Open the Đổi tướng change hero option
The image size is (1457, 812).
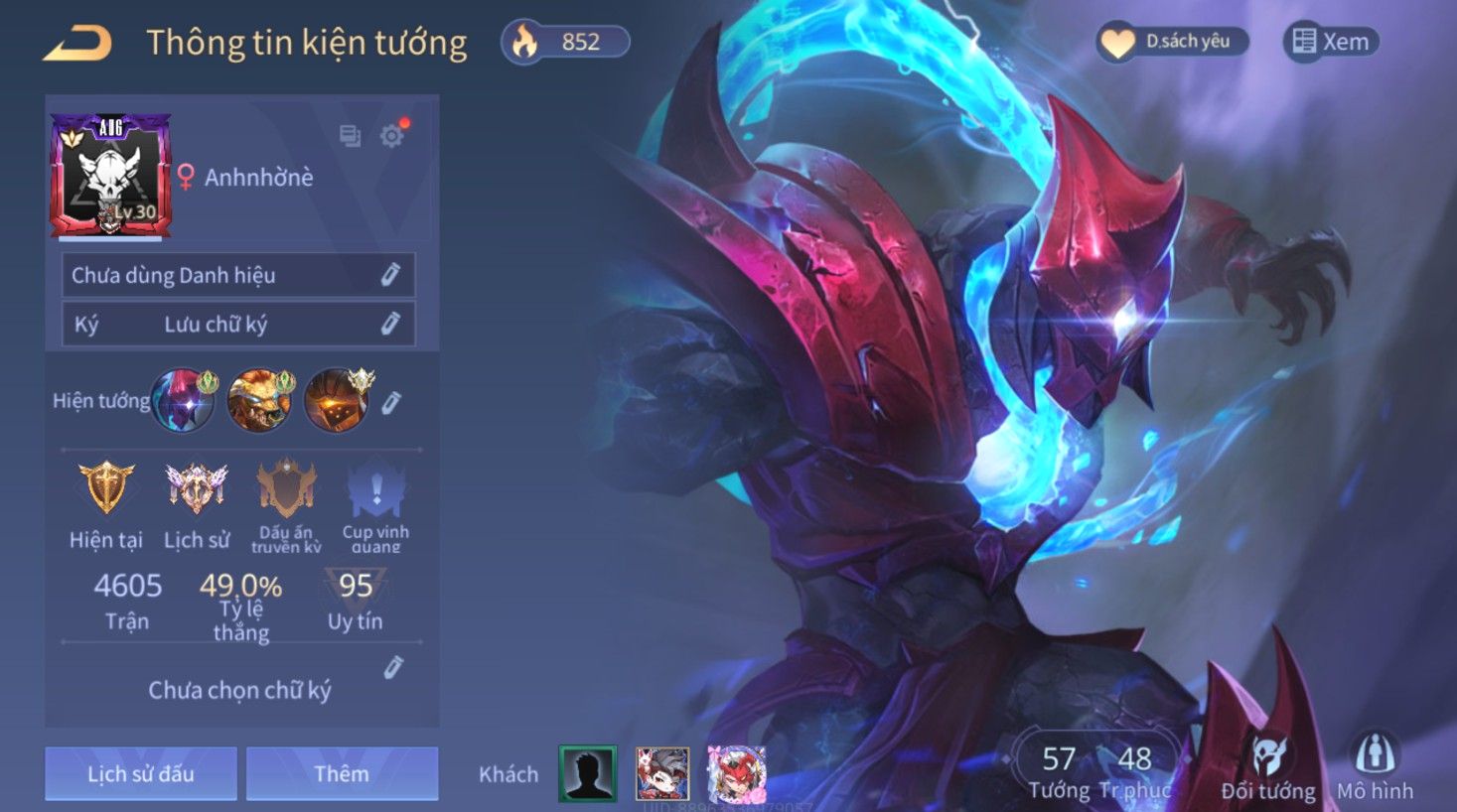click(1268, 768)
